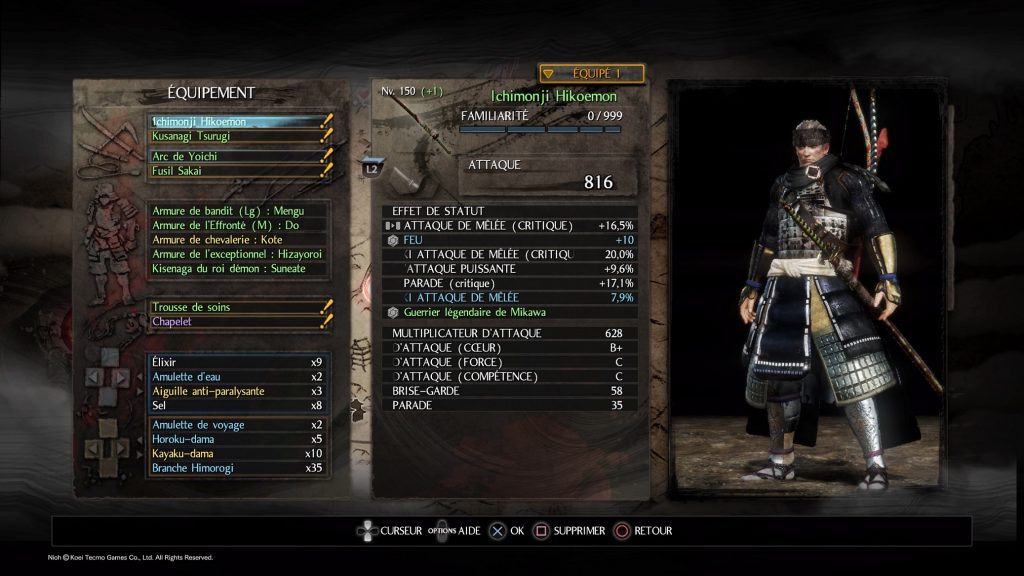Open the ÉQUIPÉ 1 loadout selector

click(x=591, y=73)
